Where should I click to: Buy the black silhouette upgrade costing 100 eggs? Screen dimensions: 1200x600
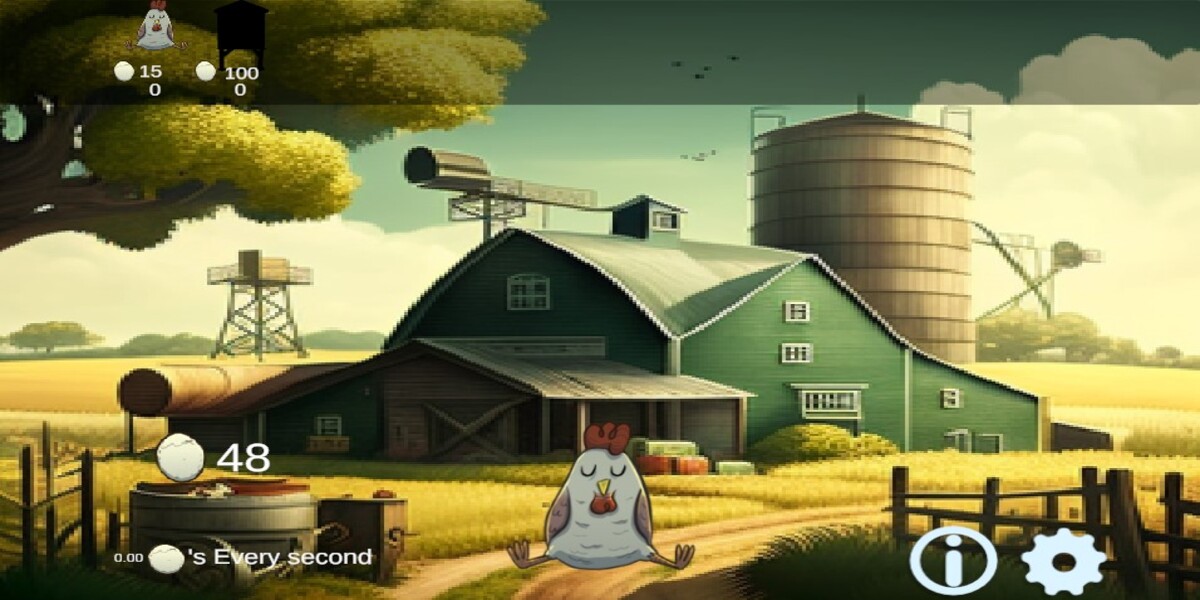[241, 31]
